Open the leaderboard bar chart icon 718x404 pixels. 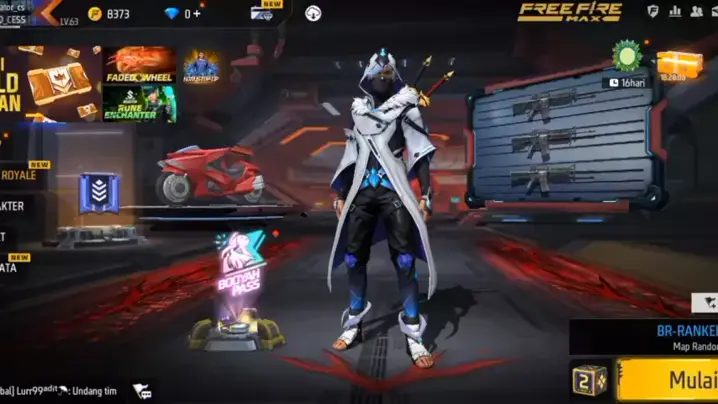[675, 11]
